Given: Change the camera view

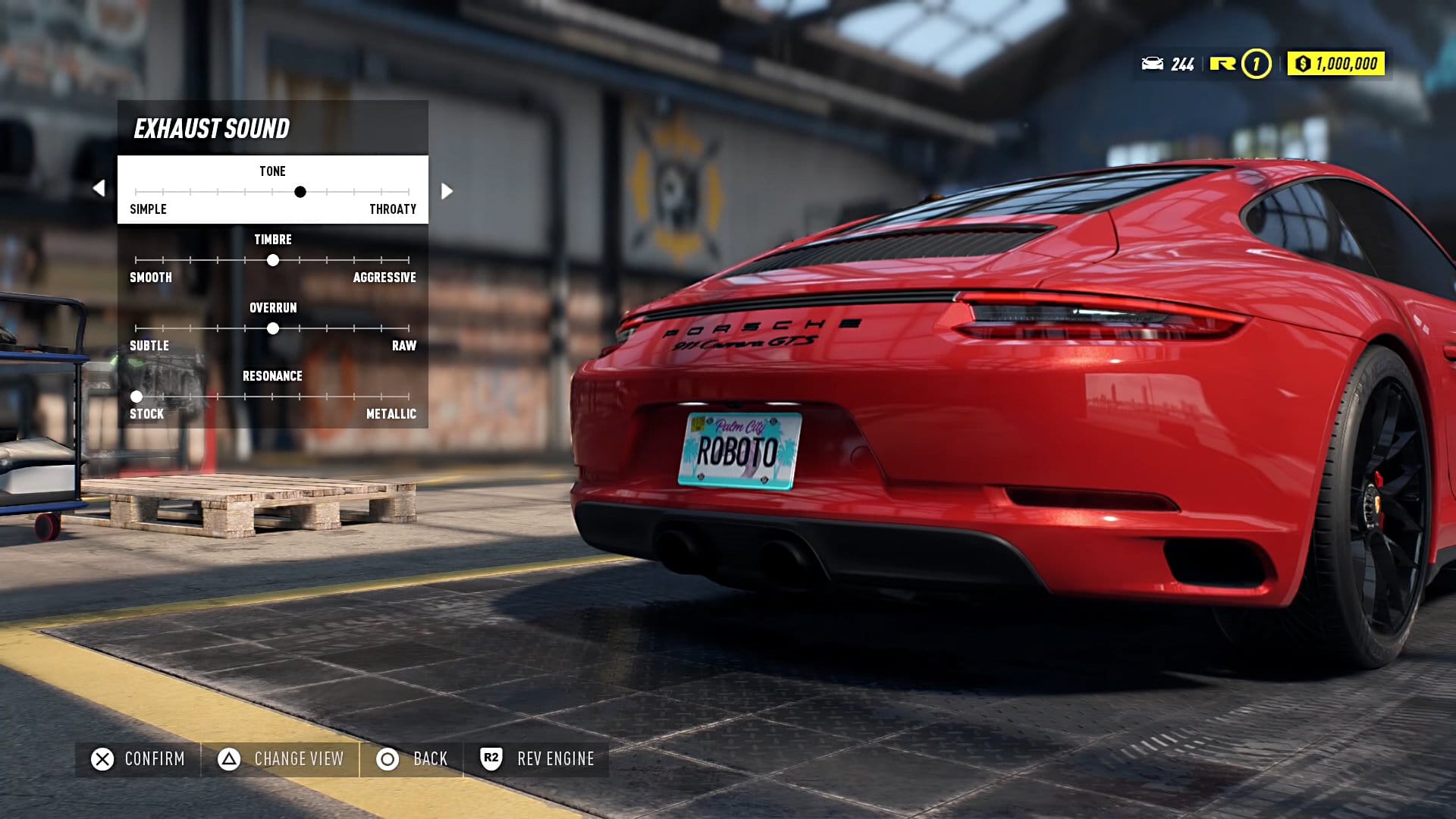Looking at the screenshot, I should click(281, 759).
